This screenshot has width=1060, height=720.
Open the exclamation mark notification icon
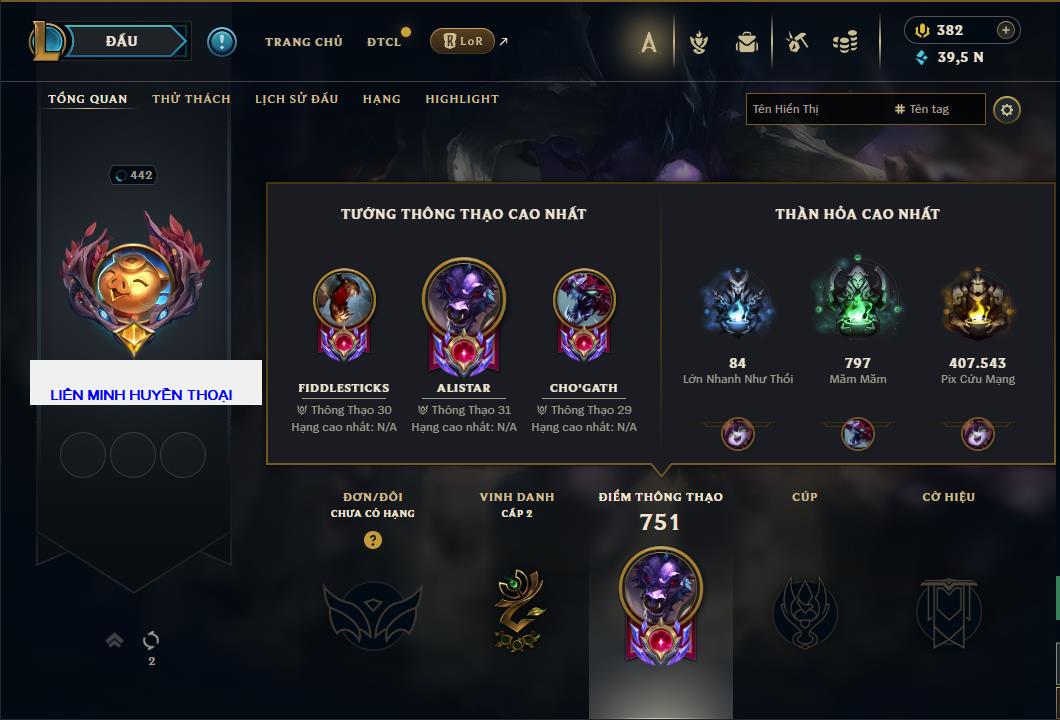(222, 42)
